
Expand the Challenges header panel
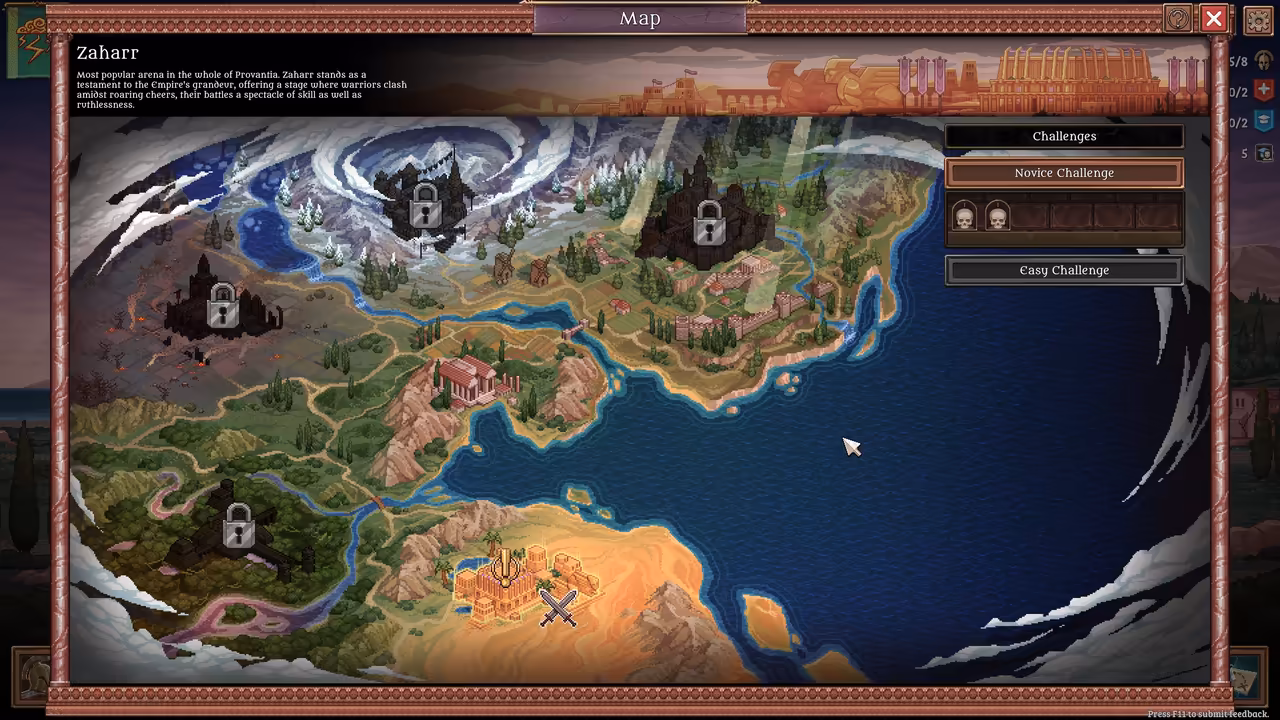(x=1063, y=136)
